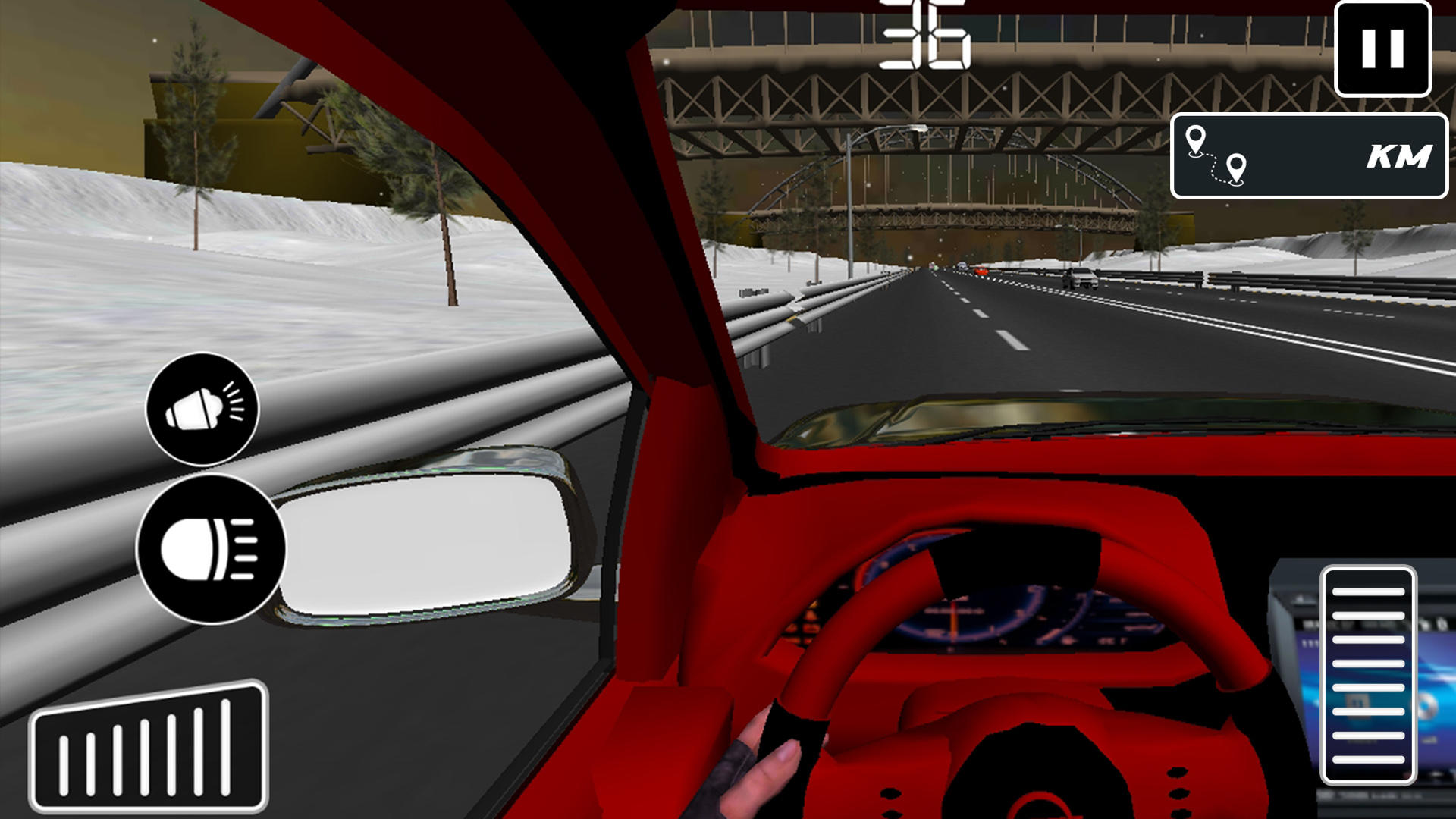Select the speaker horn symbol
The image size is (1456, 819).
click(x=201, y=409)
